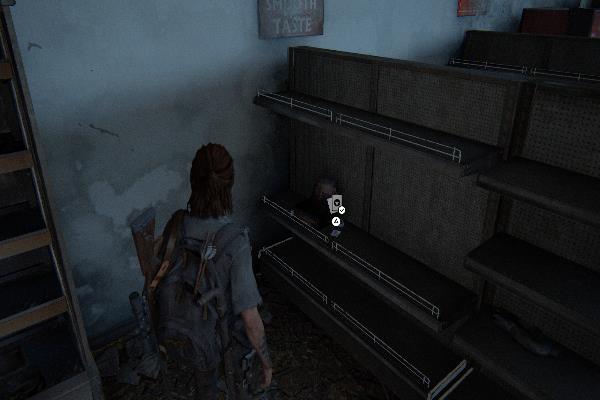Select the trading card collectible icon

tap(337, 204)
